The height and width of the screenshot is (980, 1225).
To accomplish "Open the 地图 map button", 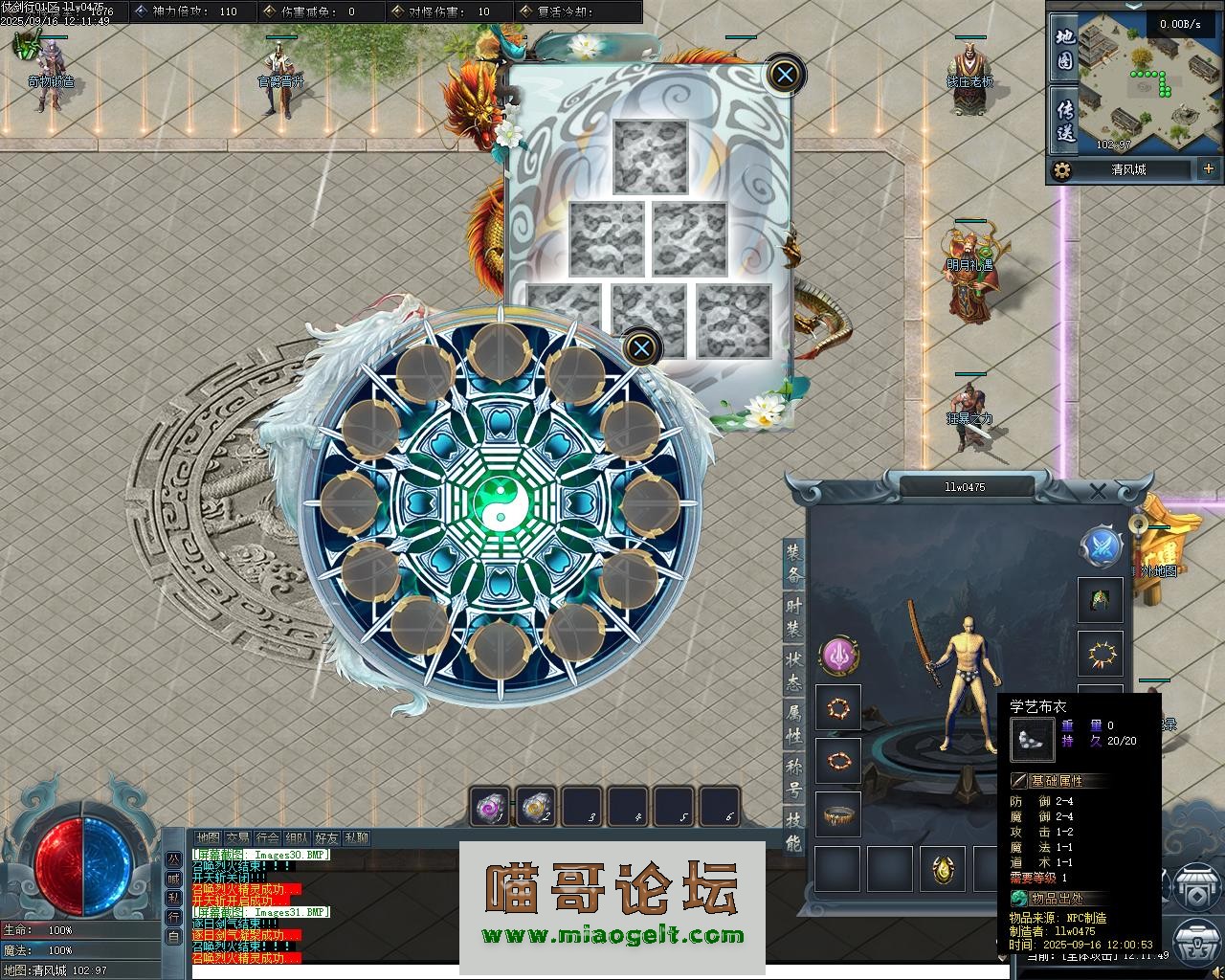I will [x=1064, y=49].
